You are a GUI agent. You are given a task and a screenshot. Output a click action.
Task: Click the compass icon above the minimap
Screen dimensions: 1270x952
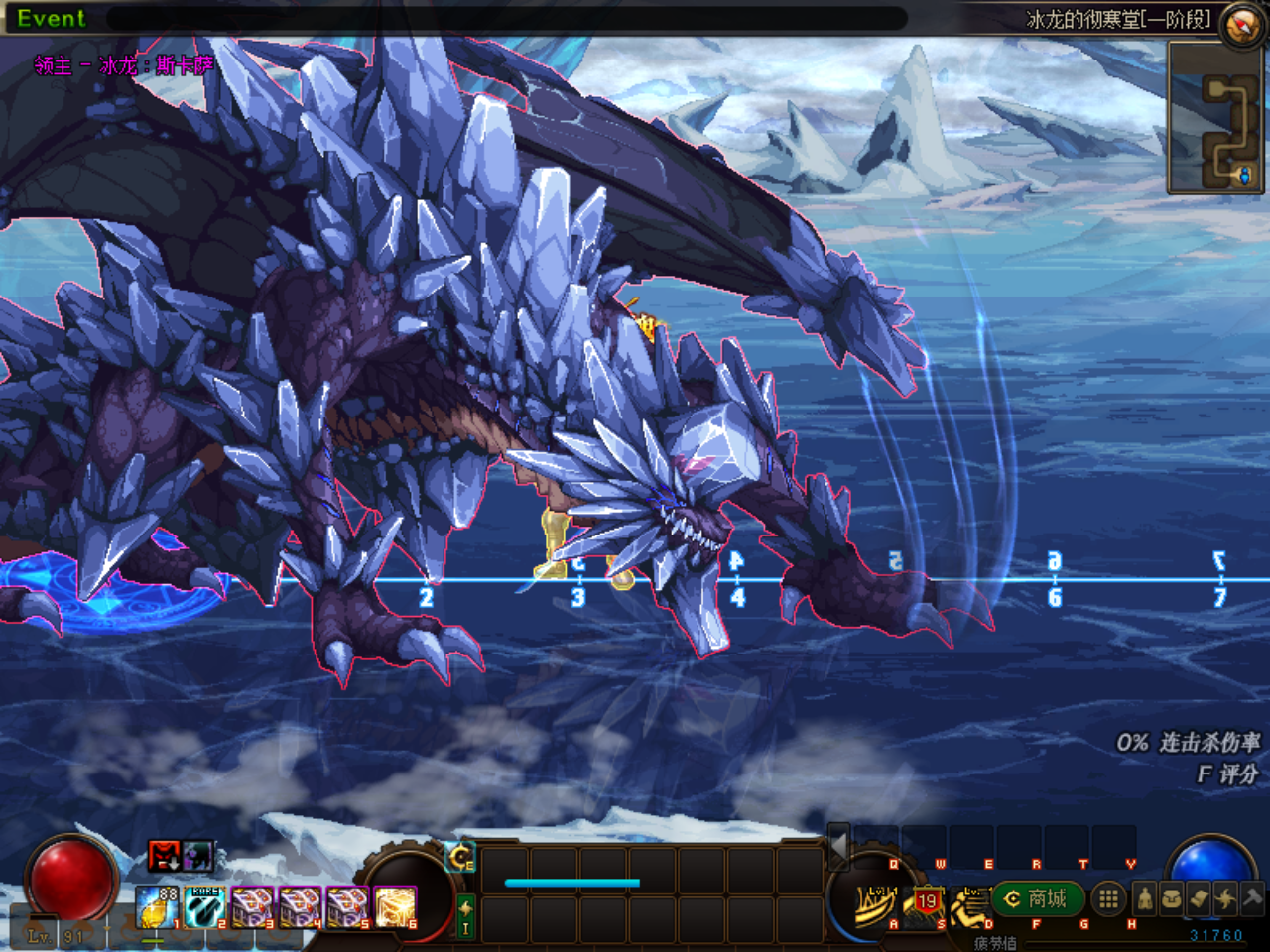pyautogui.click(x=1240, y=24)
